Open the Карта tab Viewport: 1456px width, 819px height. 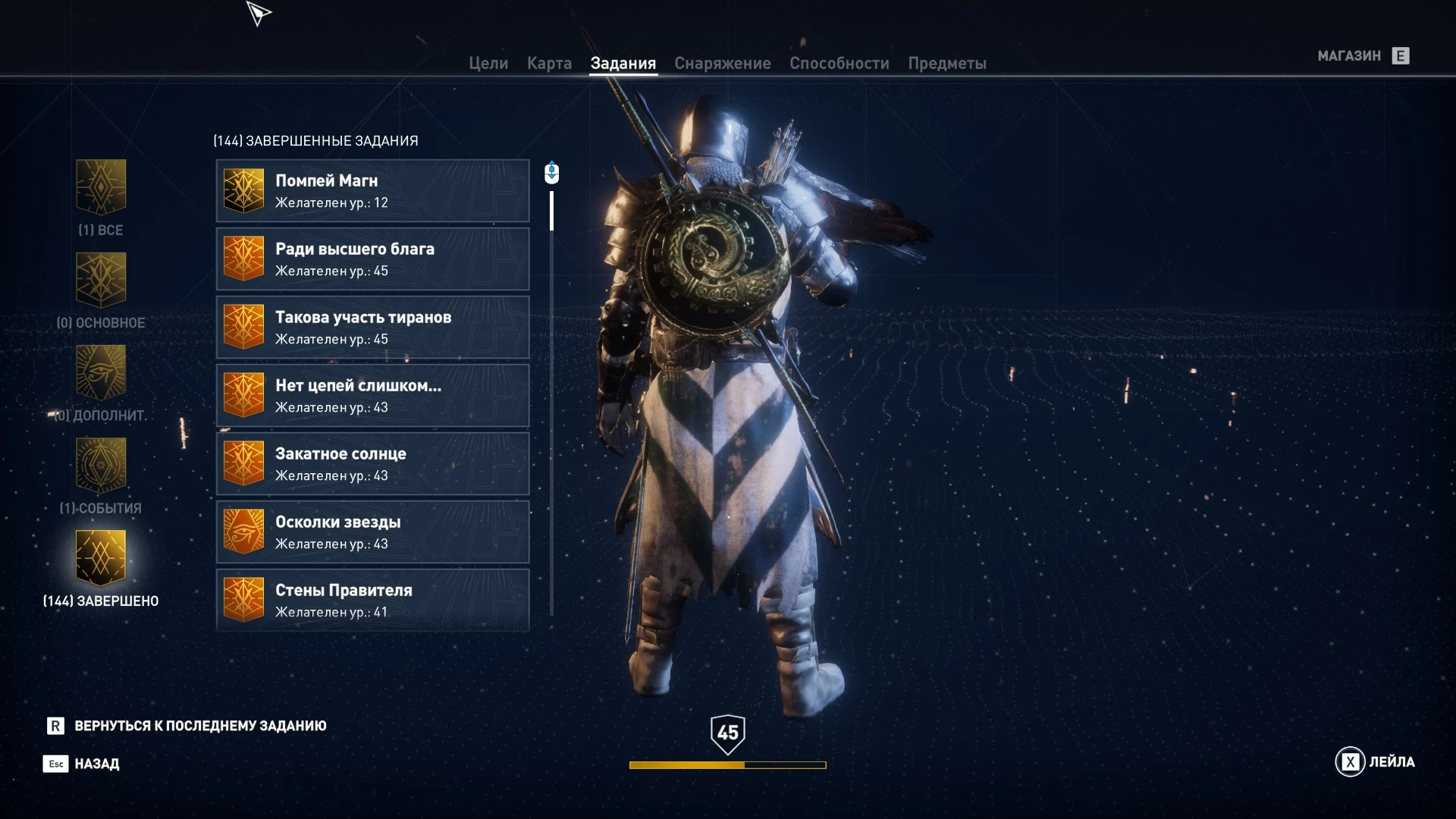pyautogui.click(x=550, y=64)
